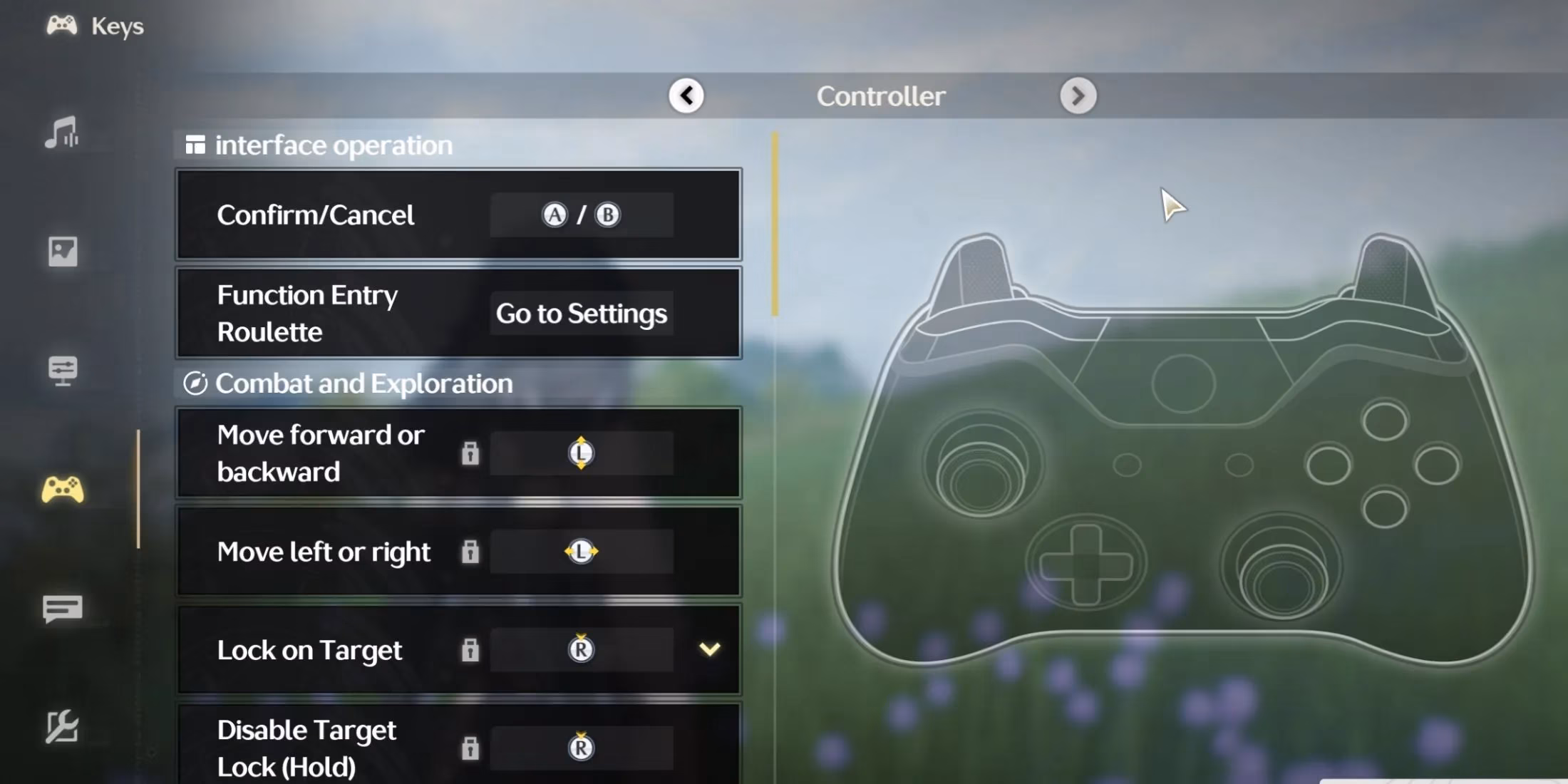Screen dimensions: 1568x784
Task: Select the highlighted controller settings icon
Action: [x=63, y=490]
